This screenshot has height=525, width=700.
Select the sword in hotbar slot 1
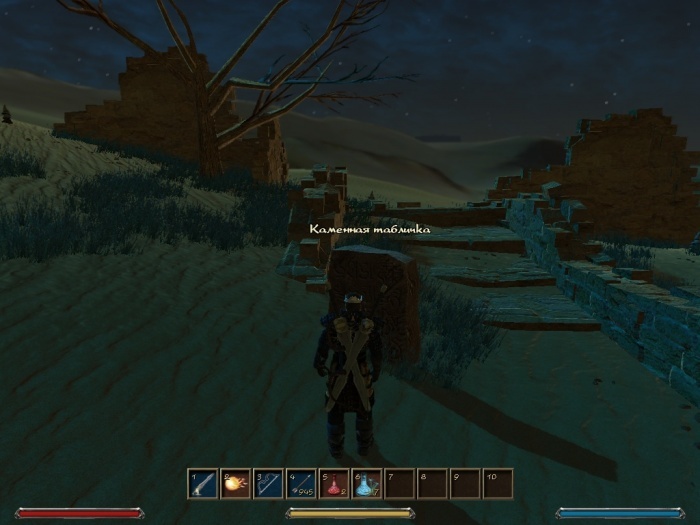point(203,484)
